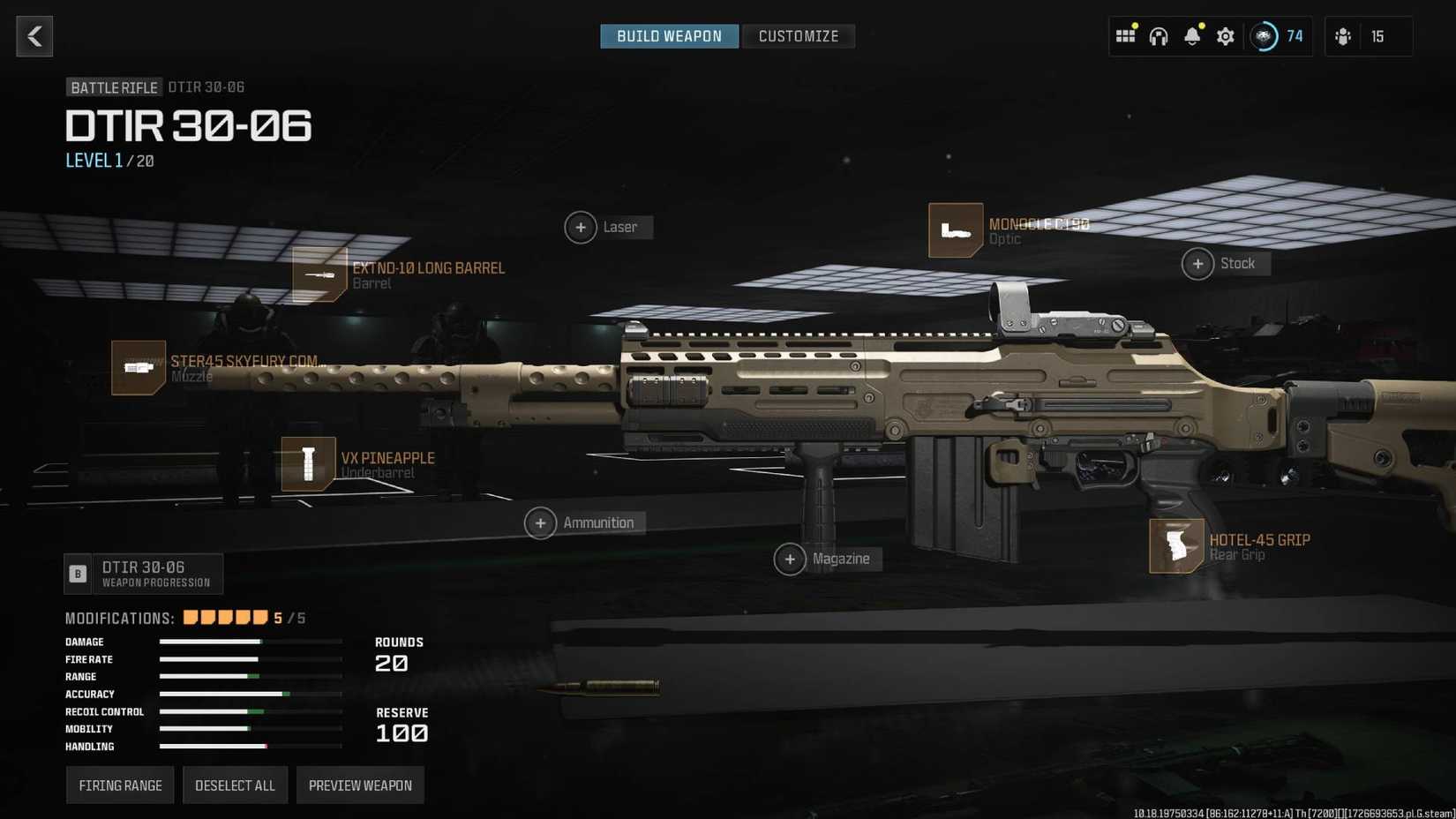The height and width of the screenshot is (819, 1456).
Task: Click the headset channels icon
Action: 1159,36
